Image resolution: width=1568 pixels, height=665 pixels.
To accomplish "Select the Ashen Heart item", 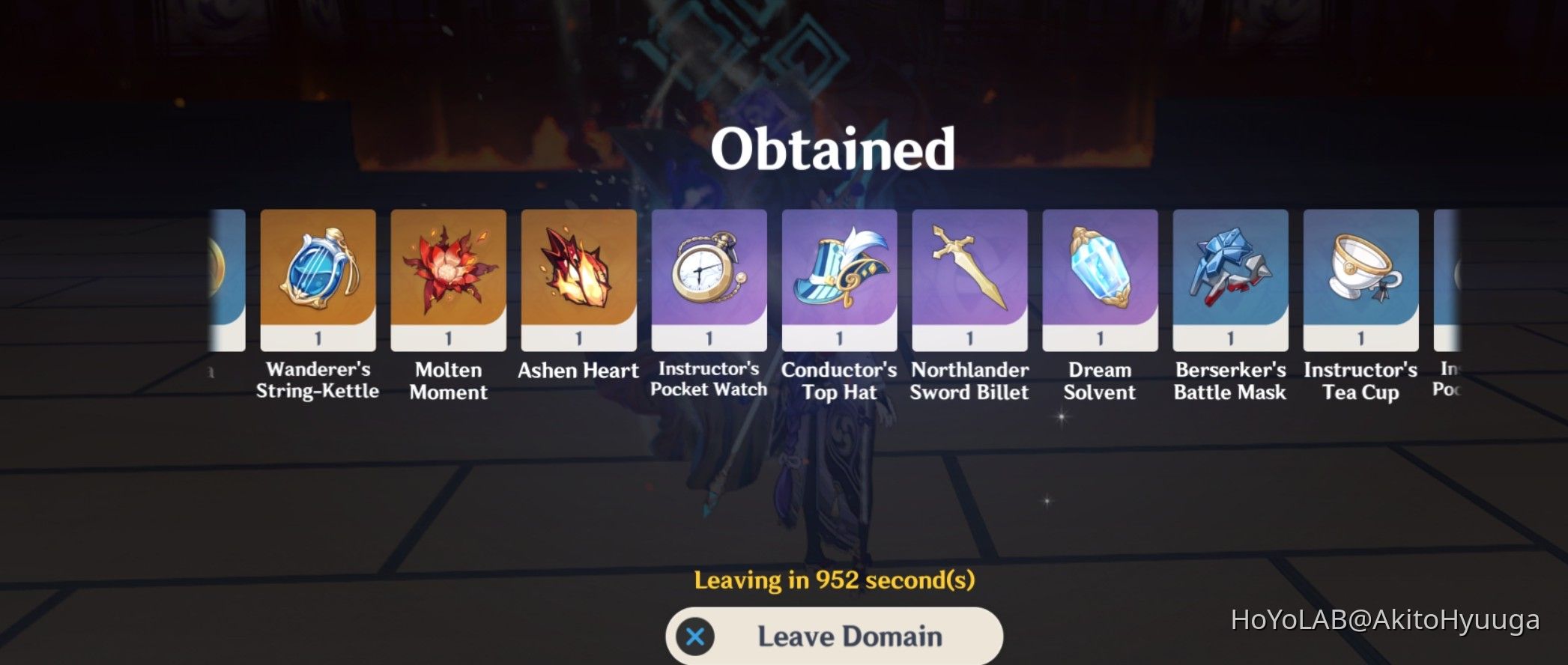I will 578,279.
